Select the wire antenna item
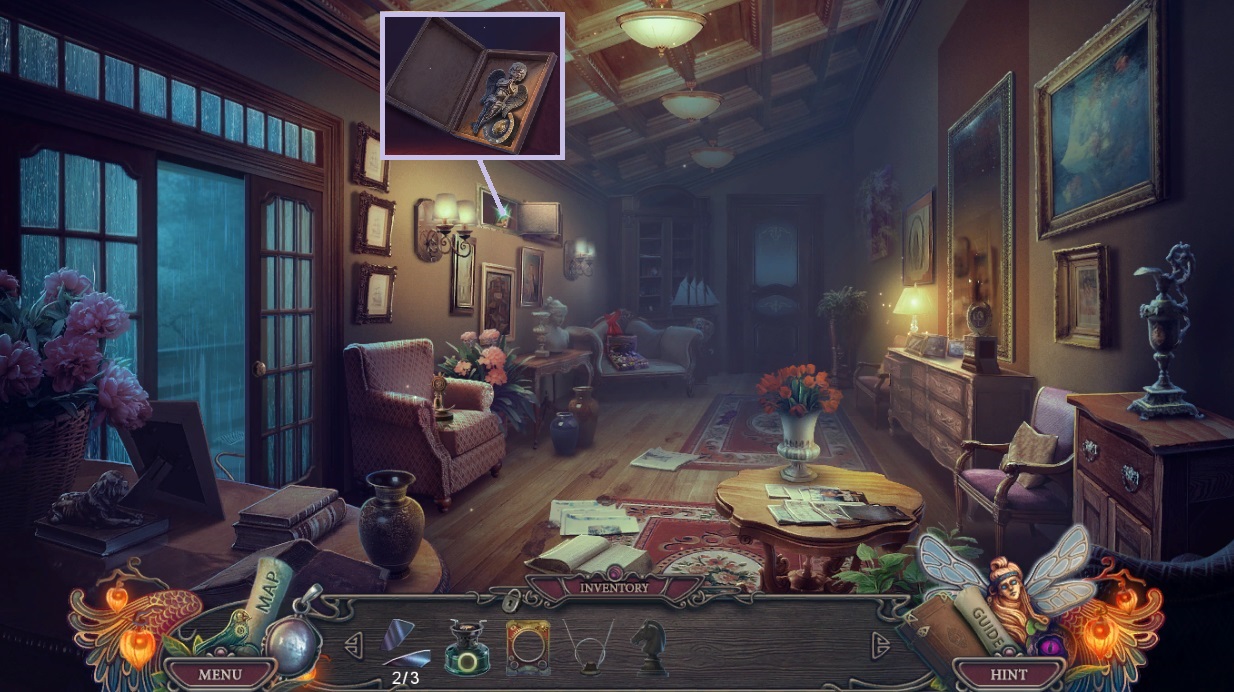Screen dimensions: 1234x692 click(588, 643)
